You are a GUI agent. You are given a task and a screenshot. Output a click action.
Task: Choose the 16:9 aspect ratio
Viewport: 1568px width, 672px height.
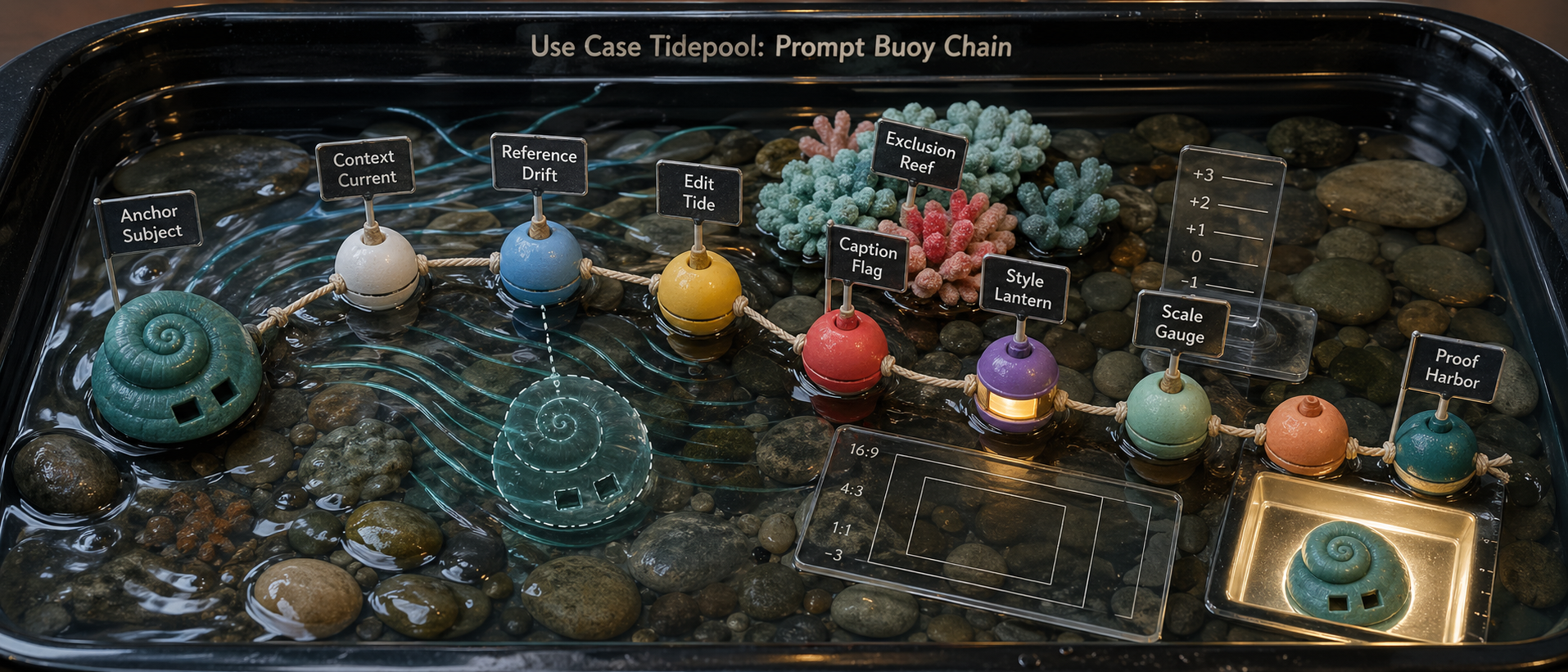point(864,450)
